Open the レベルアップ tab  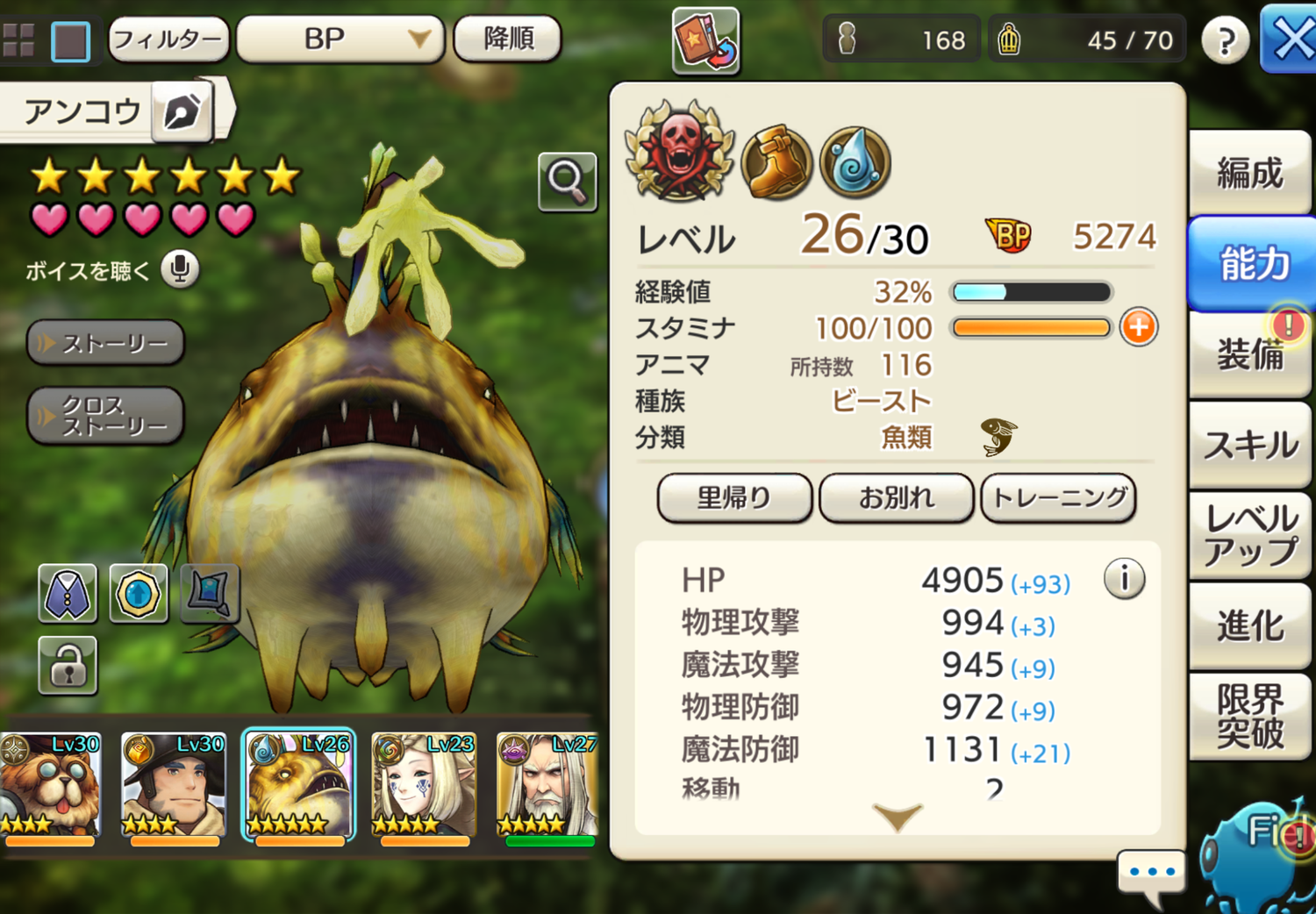pos(1249,535)
